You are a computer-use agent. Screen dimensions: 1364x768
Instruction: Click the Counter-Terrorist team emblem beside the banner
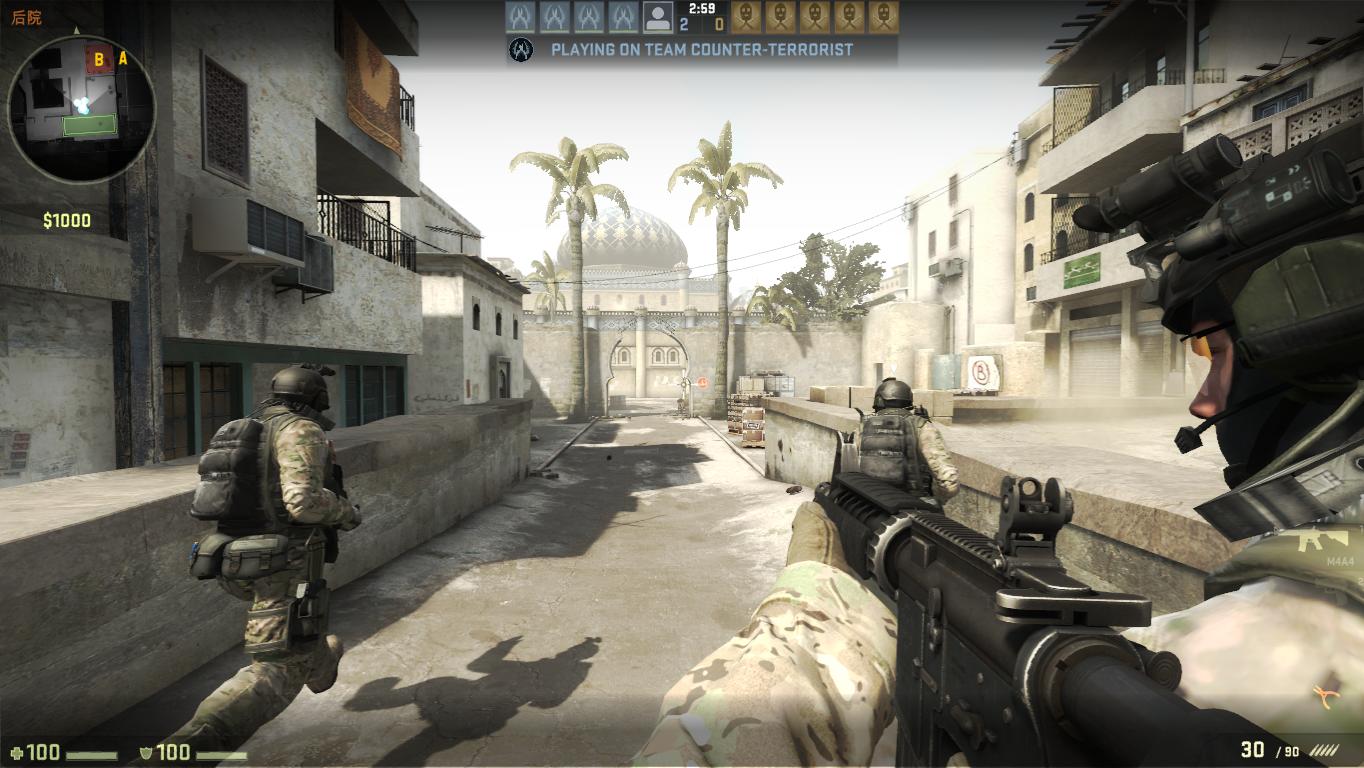click(x=521, y=49)
